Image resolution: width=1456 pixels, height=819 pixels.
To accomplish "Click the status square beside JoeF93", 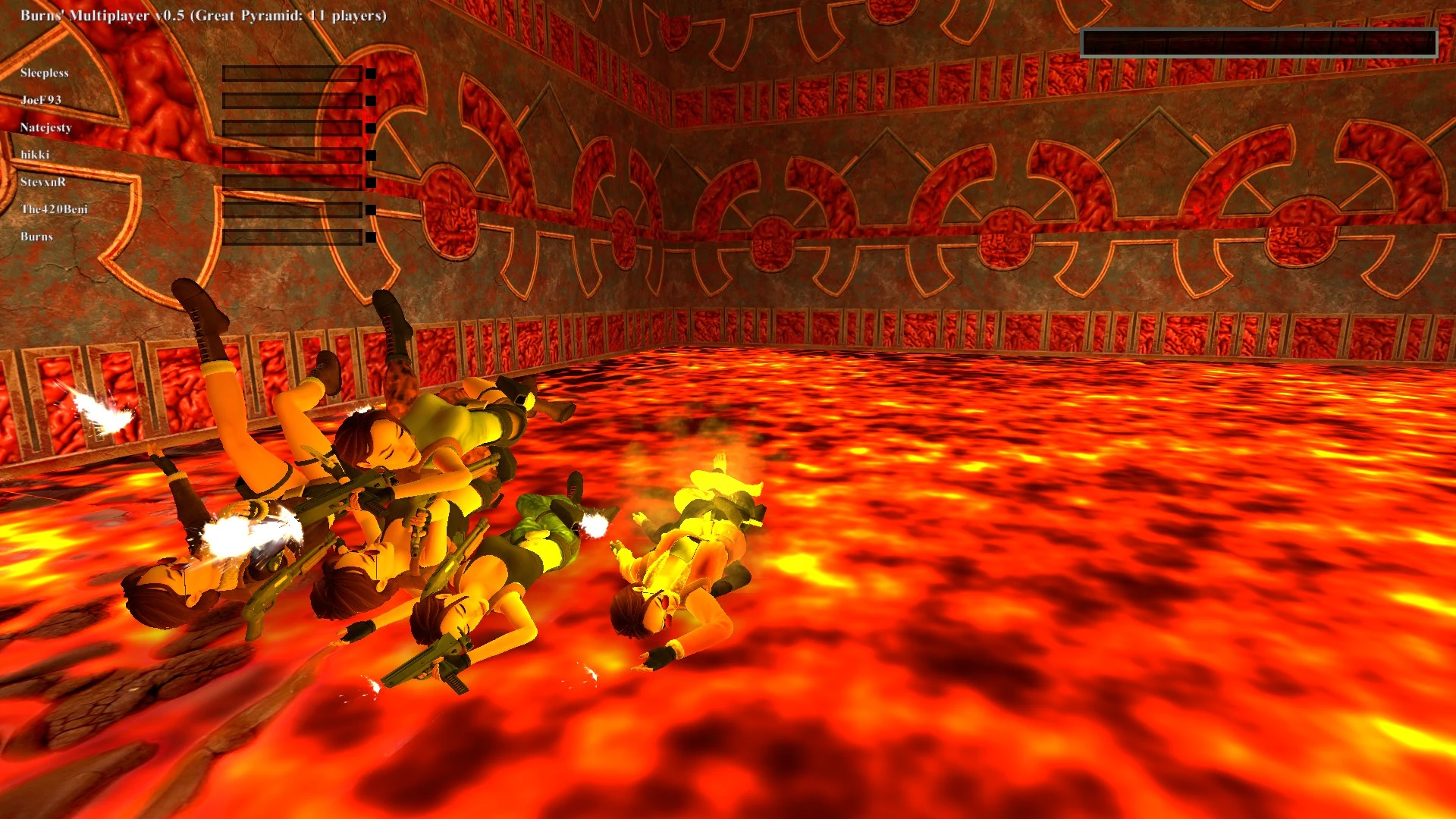I will point(369,99).
